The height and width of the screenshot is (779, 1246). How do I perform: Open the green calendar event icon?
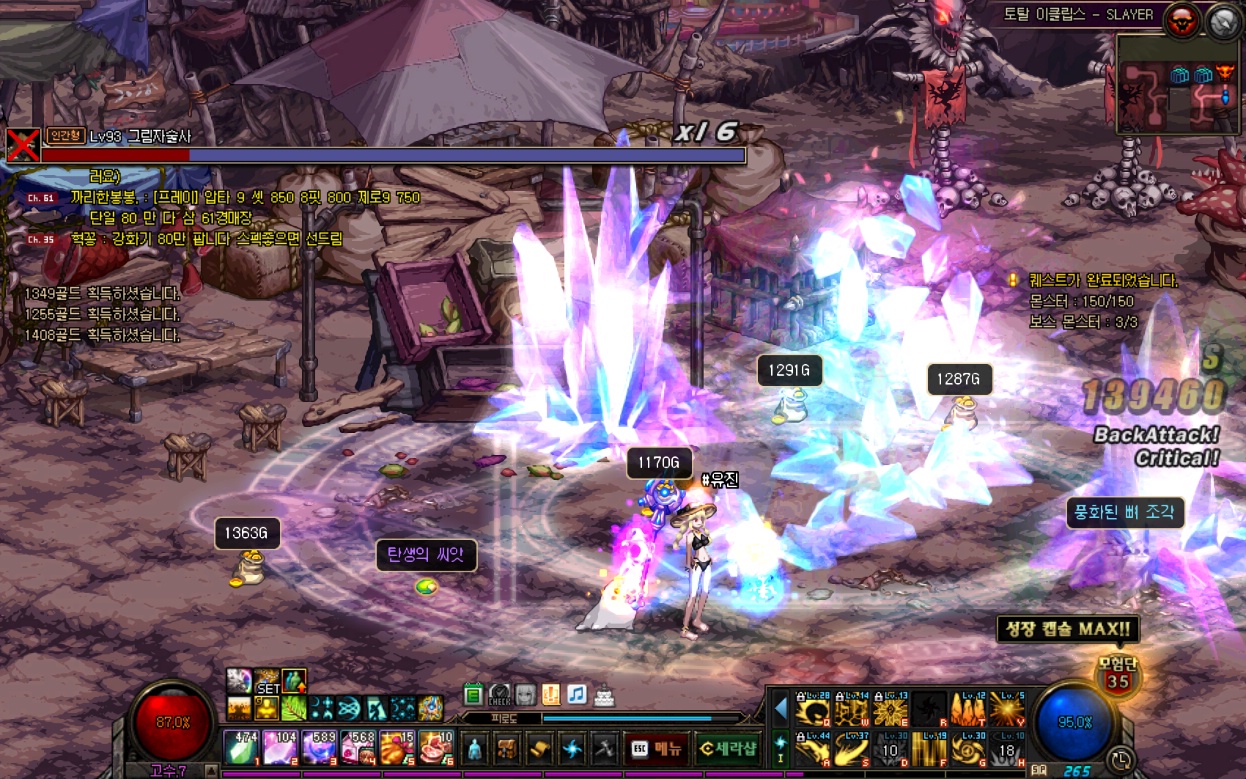[473, 694]
